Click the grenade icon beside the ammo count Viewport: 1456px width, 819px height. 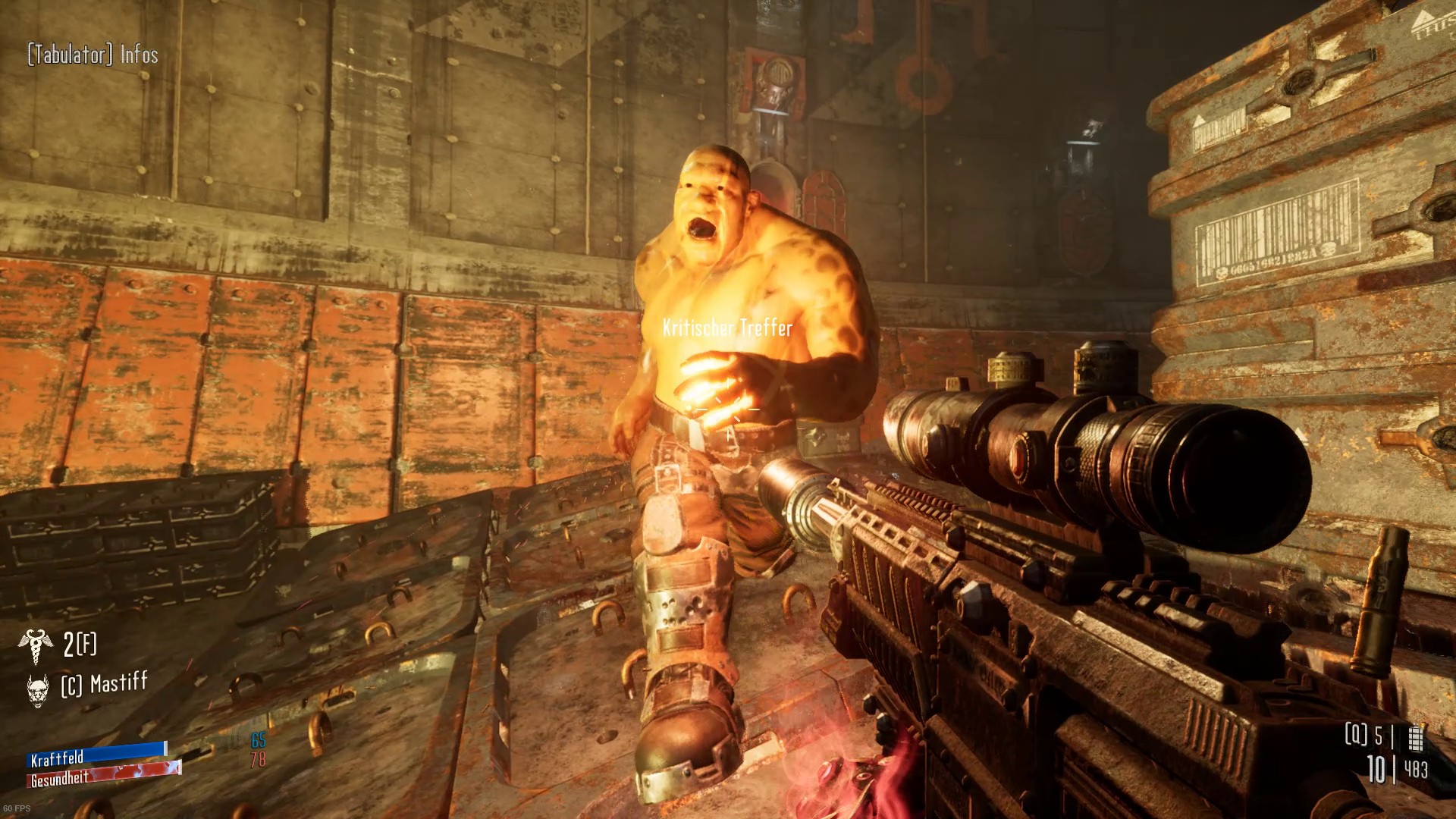[x=1415, y=737]
